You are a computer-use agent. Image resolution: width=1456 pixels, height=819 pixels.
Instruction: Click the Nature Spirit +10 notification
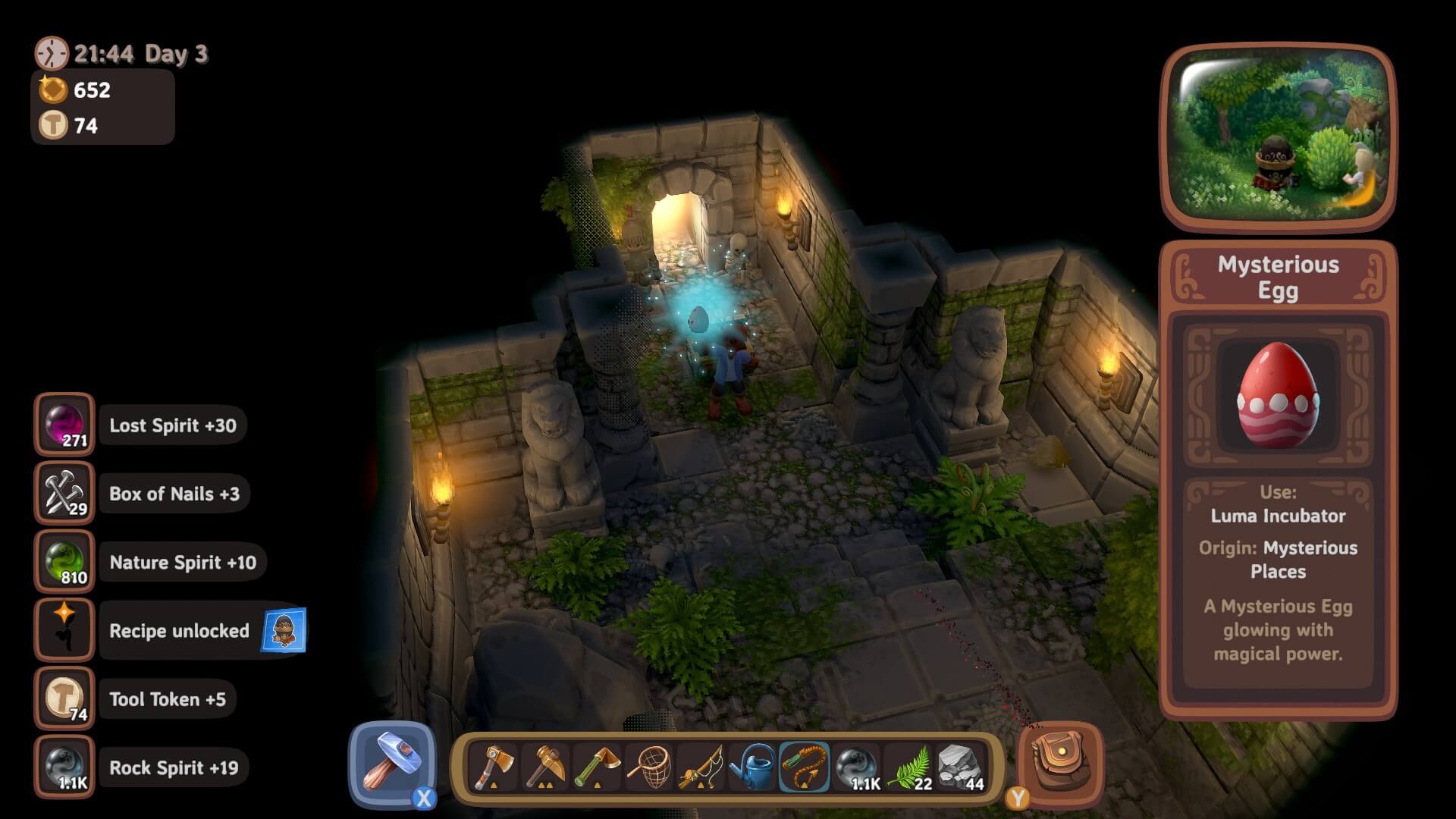pos(183,563)
